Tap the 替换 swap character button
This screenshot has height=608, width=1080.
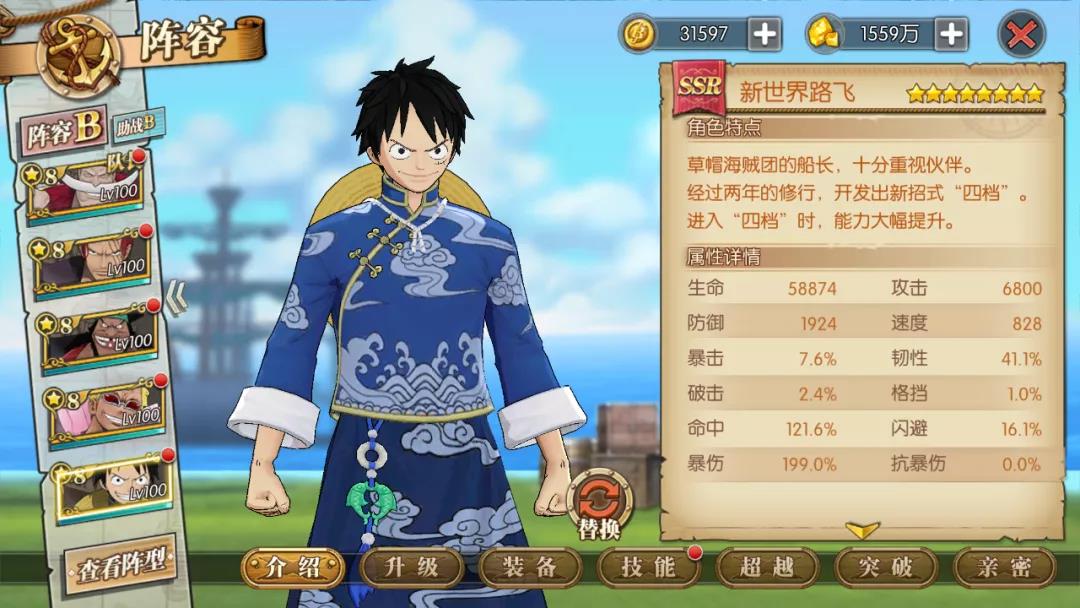(x=599, y=503)
